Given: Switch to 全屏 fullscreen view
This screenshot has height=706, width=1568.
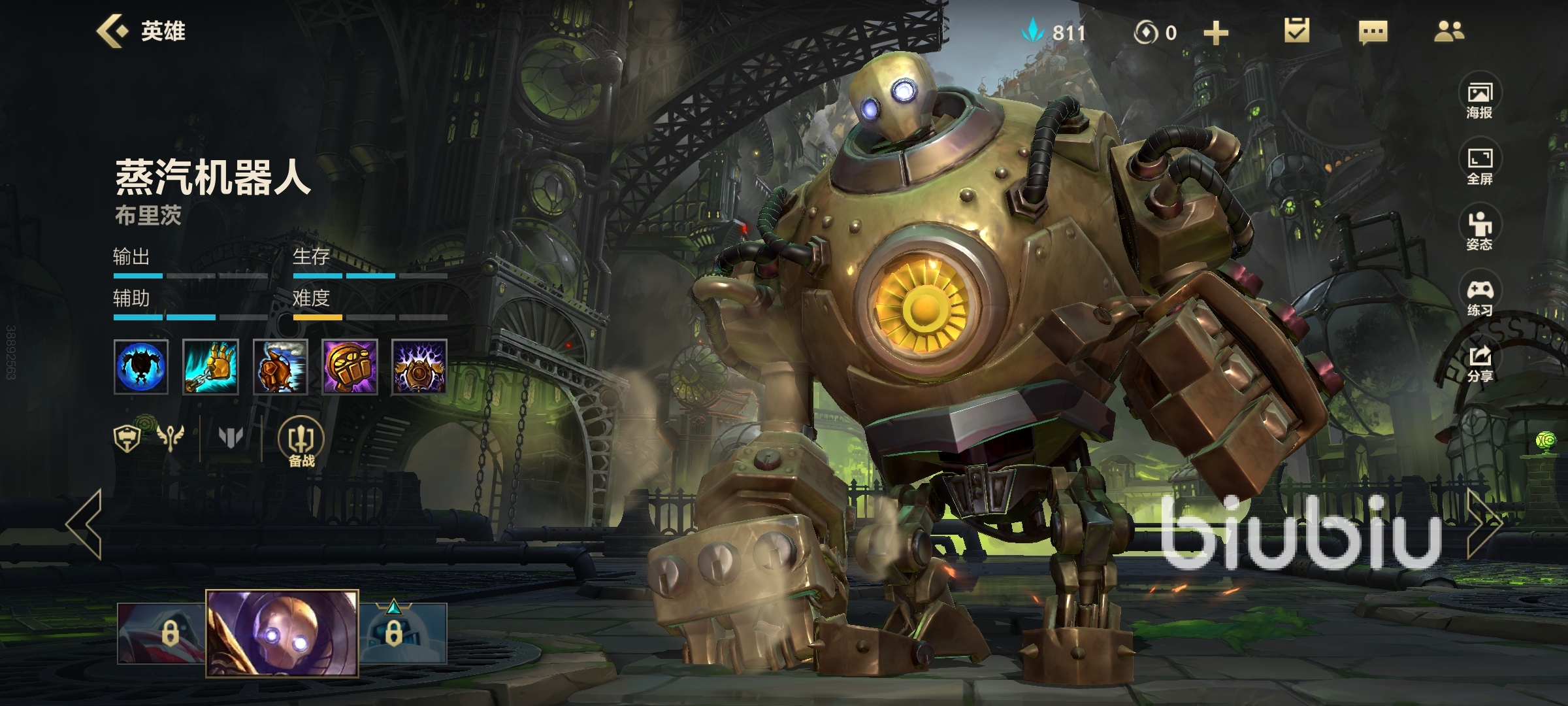Looking at the screenshot, I should pyautogui.click(x=1479, y=167).
